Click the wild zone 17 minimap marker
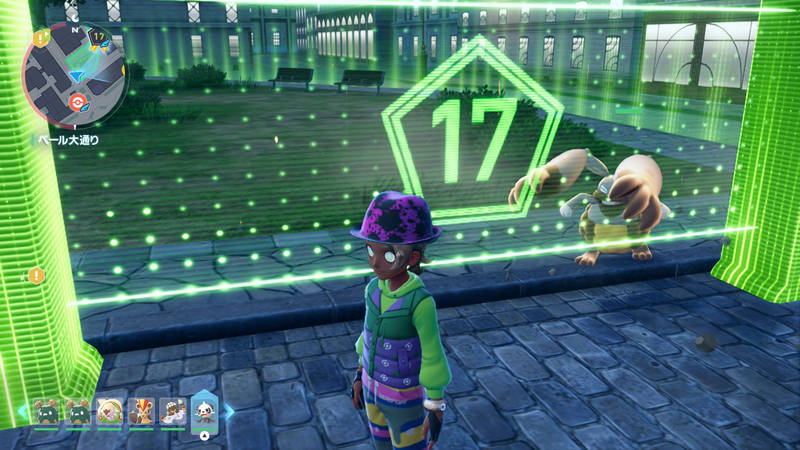 [x=98, y=38]
